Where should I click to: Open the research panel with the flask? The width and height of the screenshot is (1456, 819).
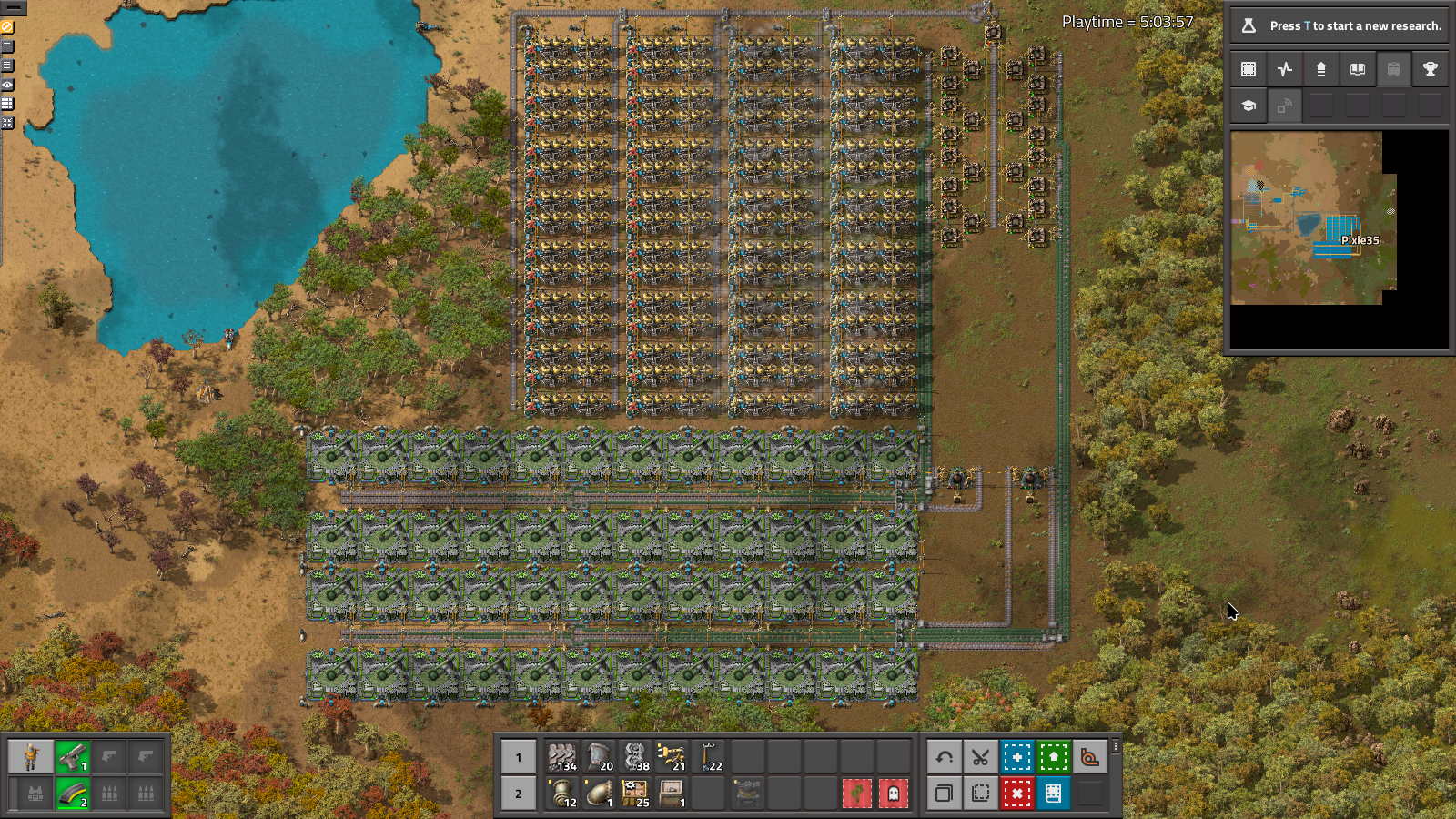(x=1338, y=25)
